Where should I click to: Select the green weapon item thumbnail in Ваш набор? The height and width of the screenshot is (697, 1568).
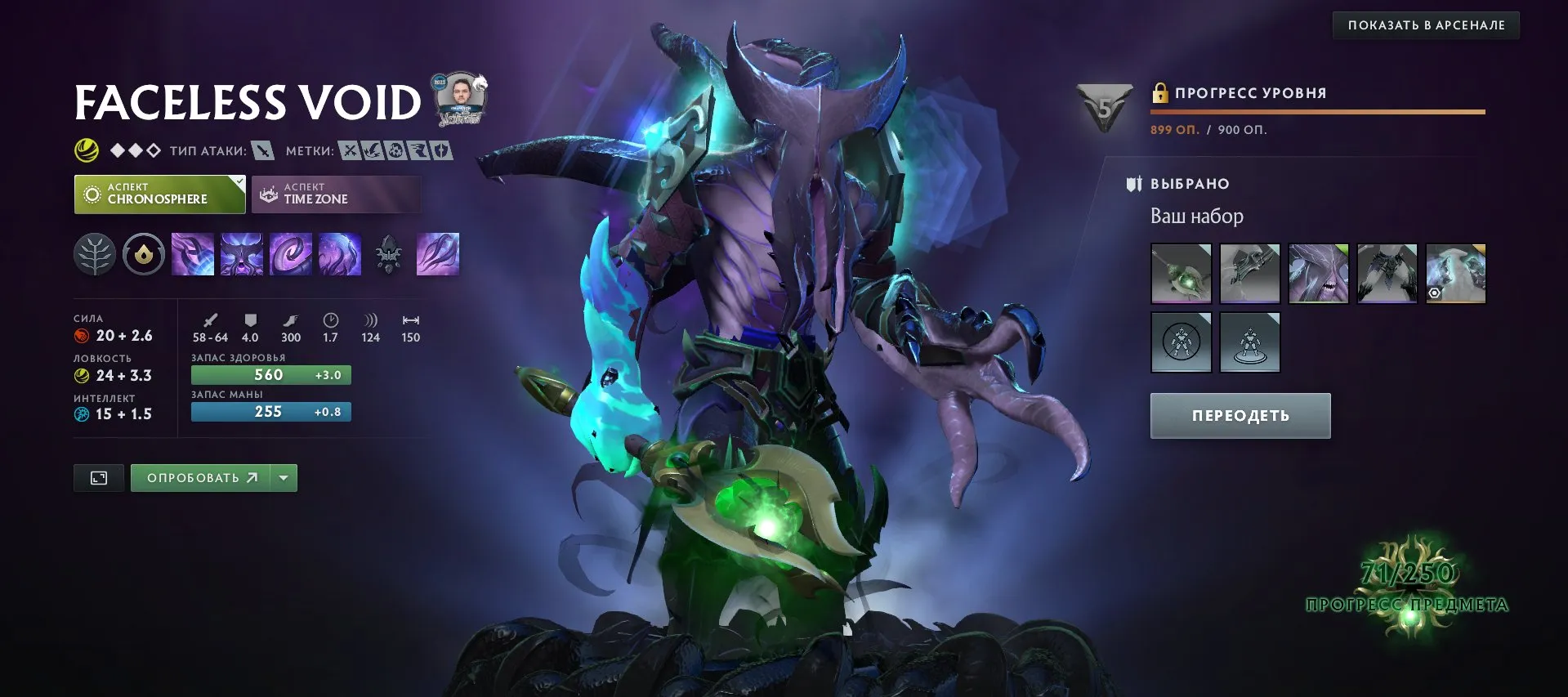1181,274
